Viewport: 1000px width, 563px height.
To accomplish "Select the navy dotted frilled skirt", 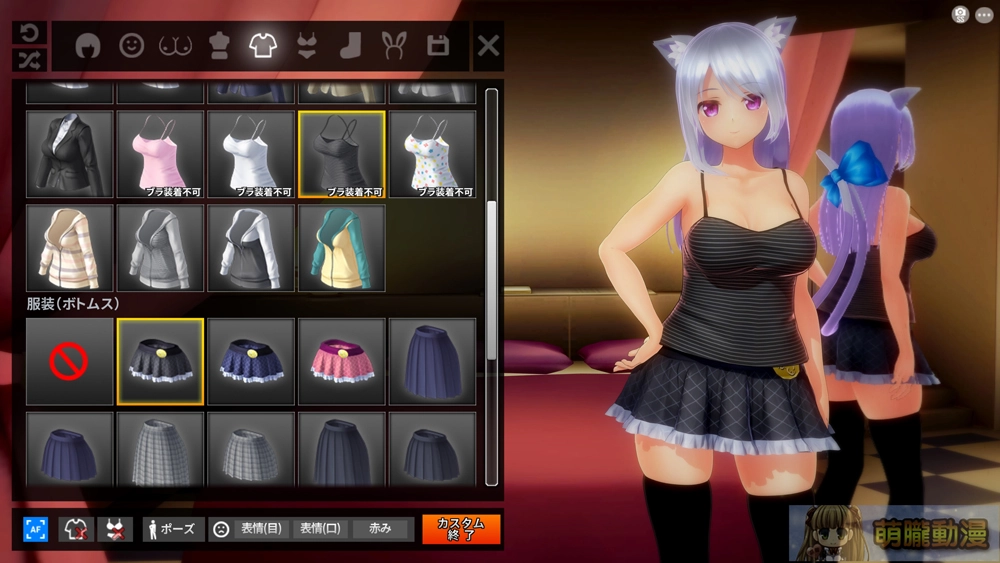I will point(251,361).
